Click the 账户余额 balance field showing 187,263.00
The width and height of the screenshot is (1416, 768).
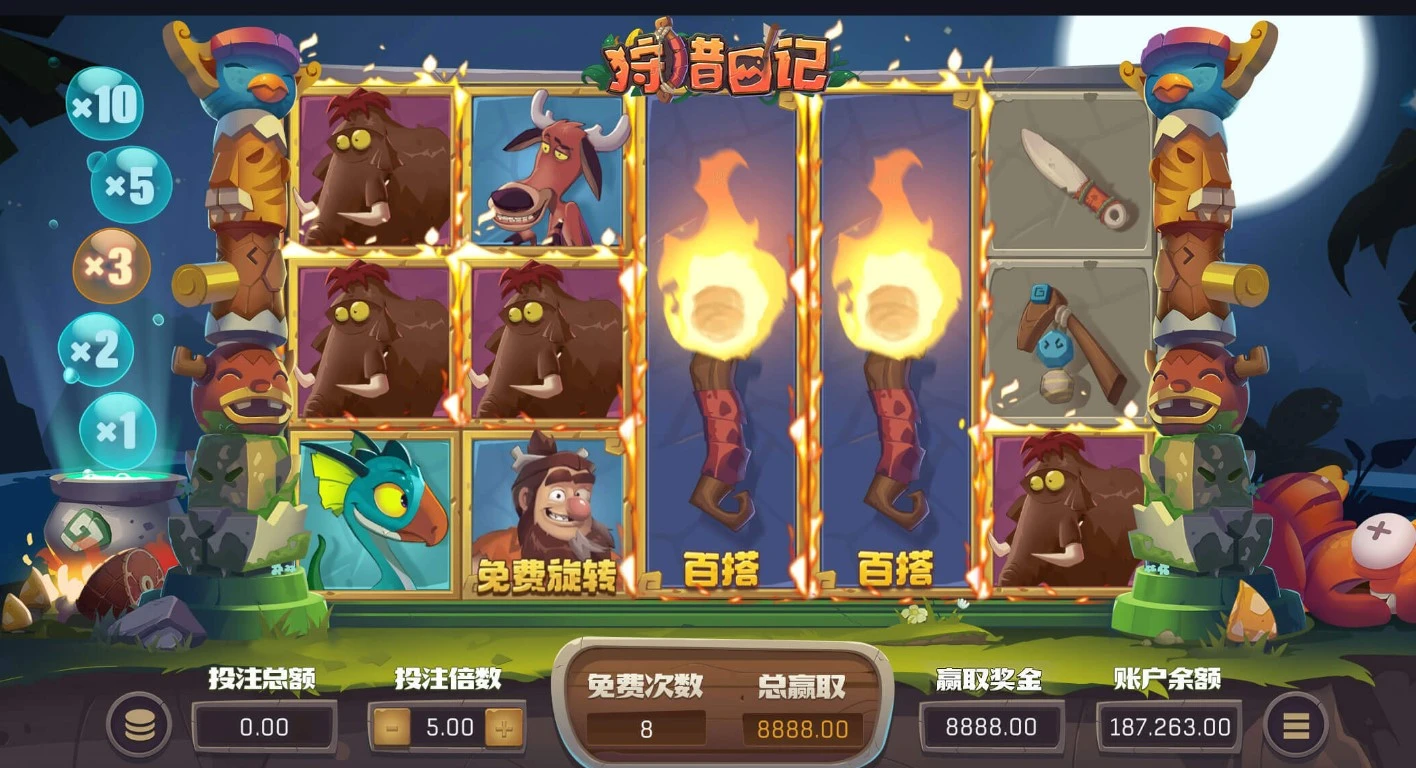pos(1168,727)
